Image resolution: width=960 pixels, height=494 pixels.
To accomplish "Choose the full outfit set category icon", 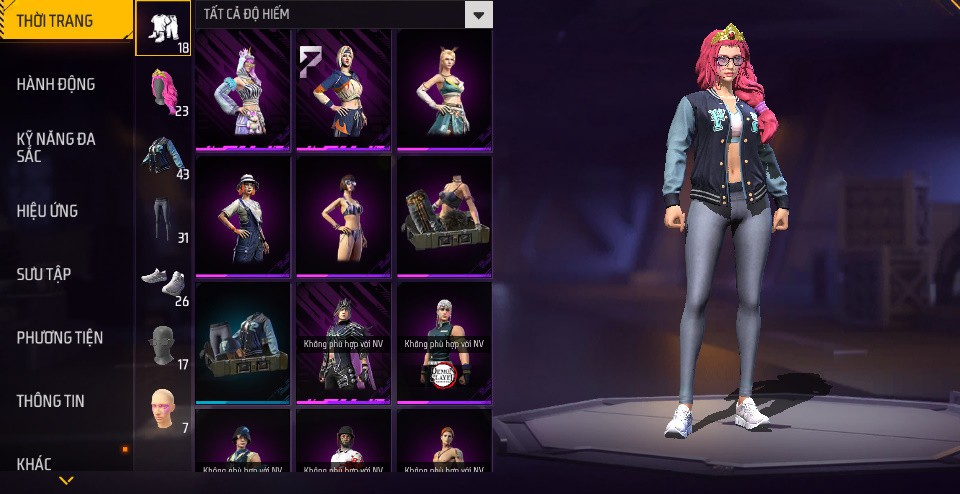I will (x=163, y=28).
